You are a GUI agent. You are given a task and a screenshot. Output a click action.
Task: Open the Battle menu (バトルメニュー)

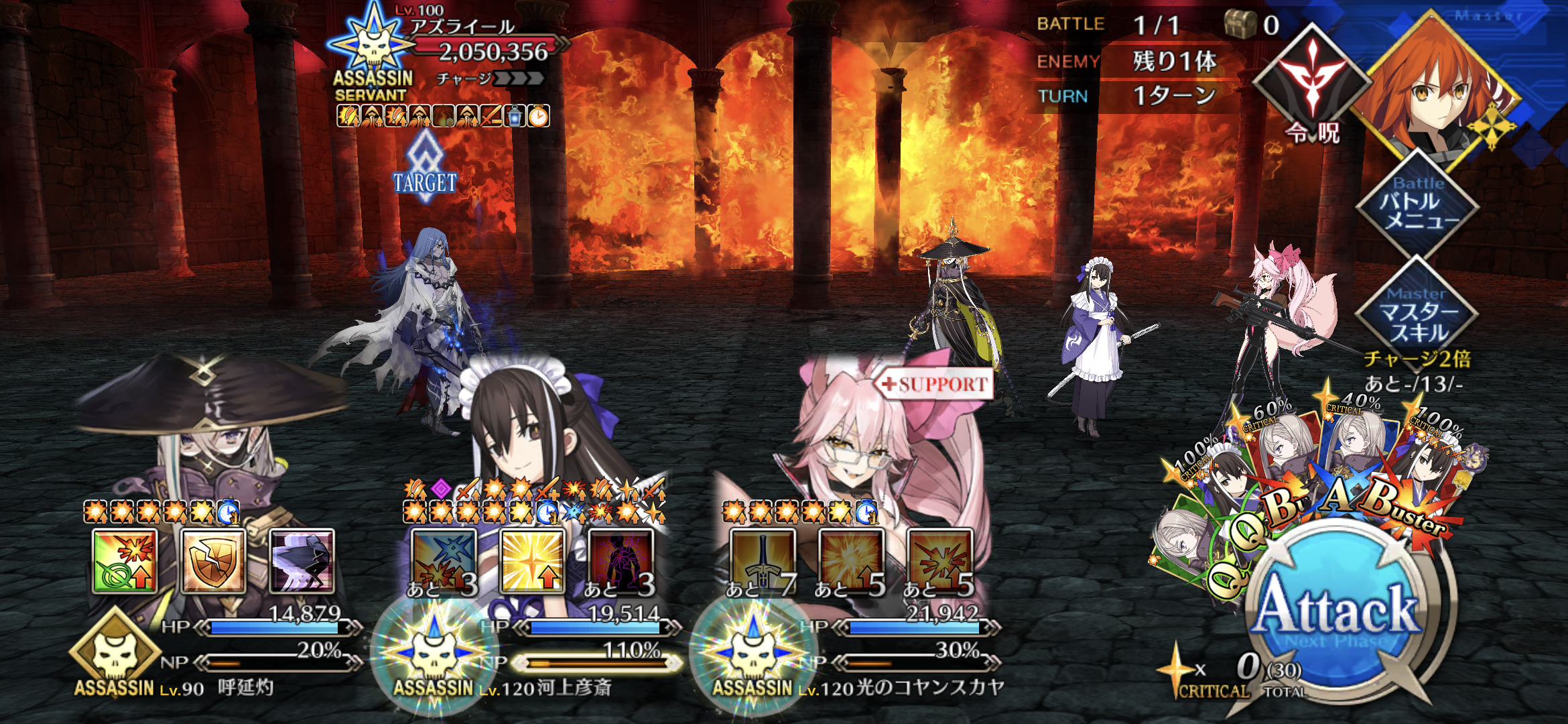point(1417,204)
